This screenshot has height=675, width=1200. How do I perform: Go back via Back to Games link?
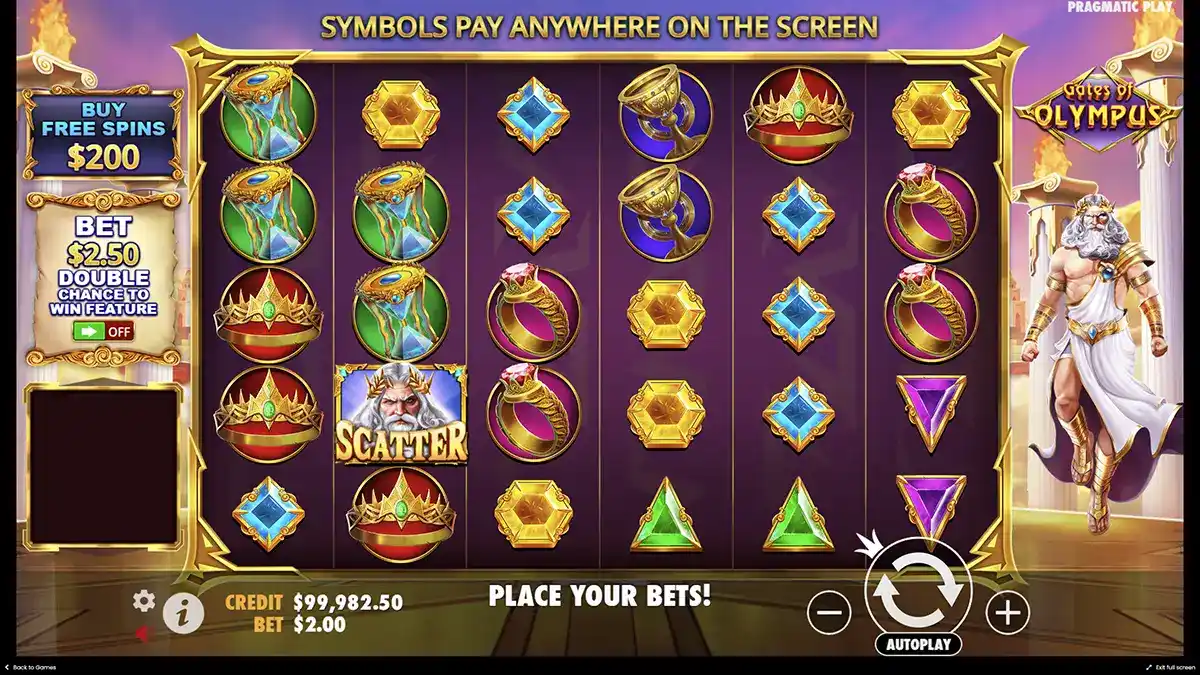tap(34, 667)
